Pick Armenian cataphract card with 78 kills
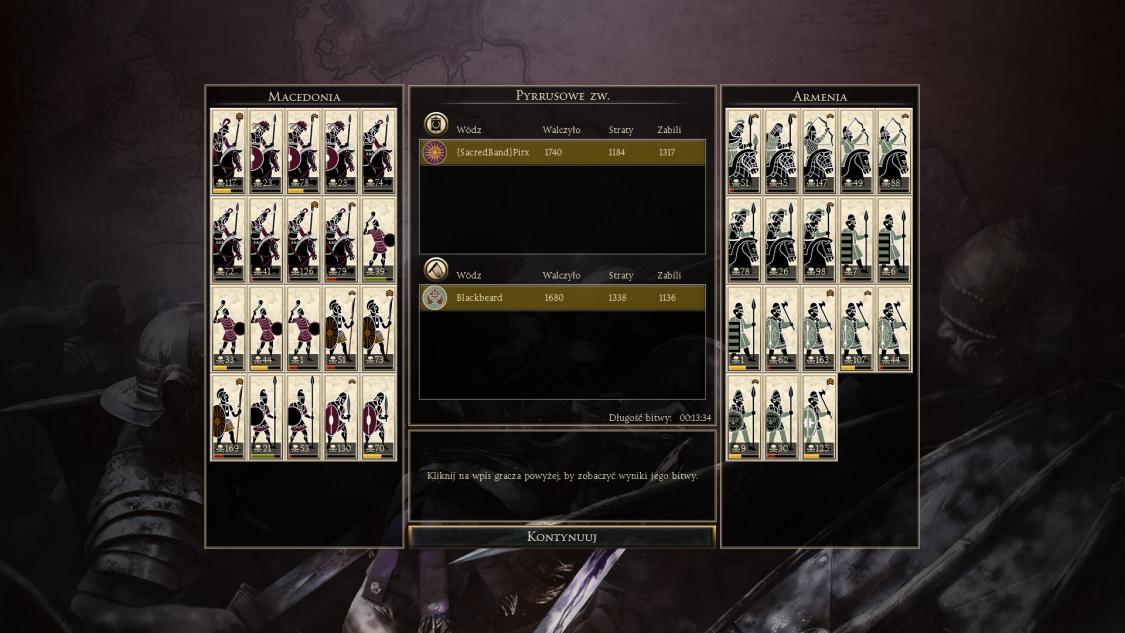The height and width of the screenshot is (633, 1125). tap(743, 240)
